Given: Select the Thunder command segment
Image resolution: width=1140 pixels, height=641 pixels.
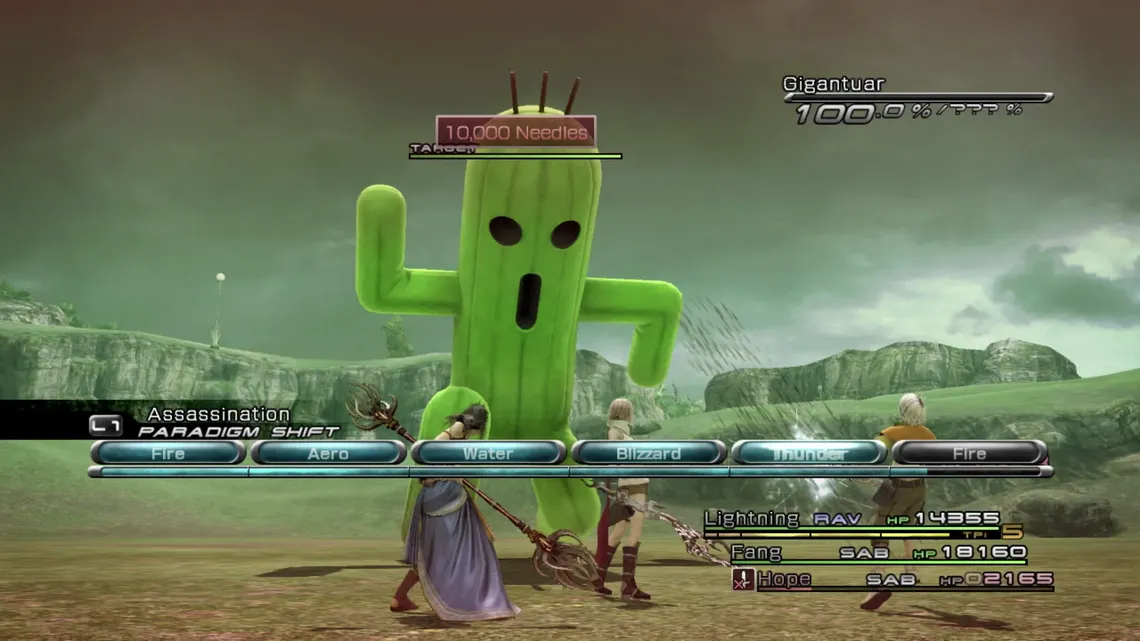Looking at the screenshot, I should point(808,453).
